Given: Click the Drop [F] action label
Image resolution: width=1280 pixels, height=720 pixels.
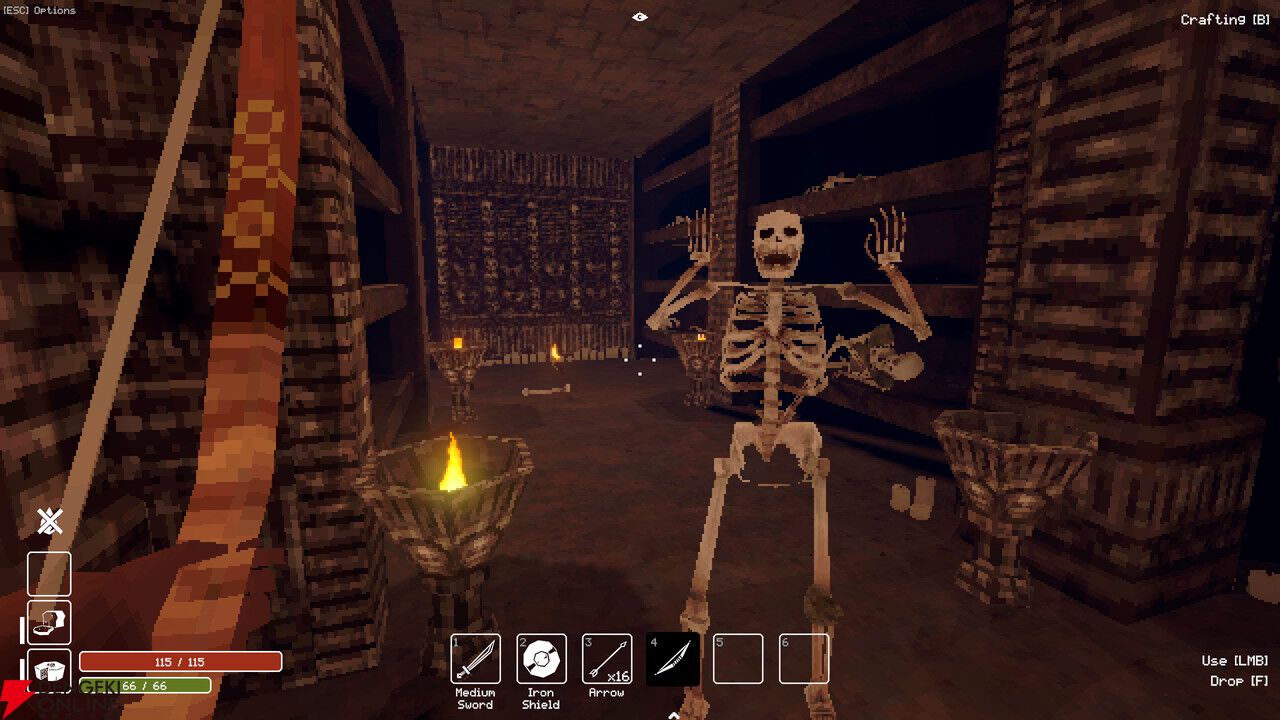Looking at the screenshot, I should (x=1238, y=681).
